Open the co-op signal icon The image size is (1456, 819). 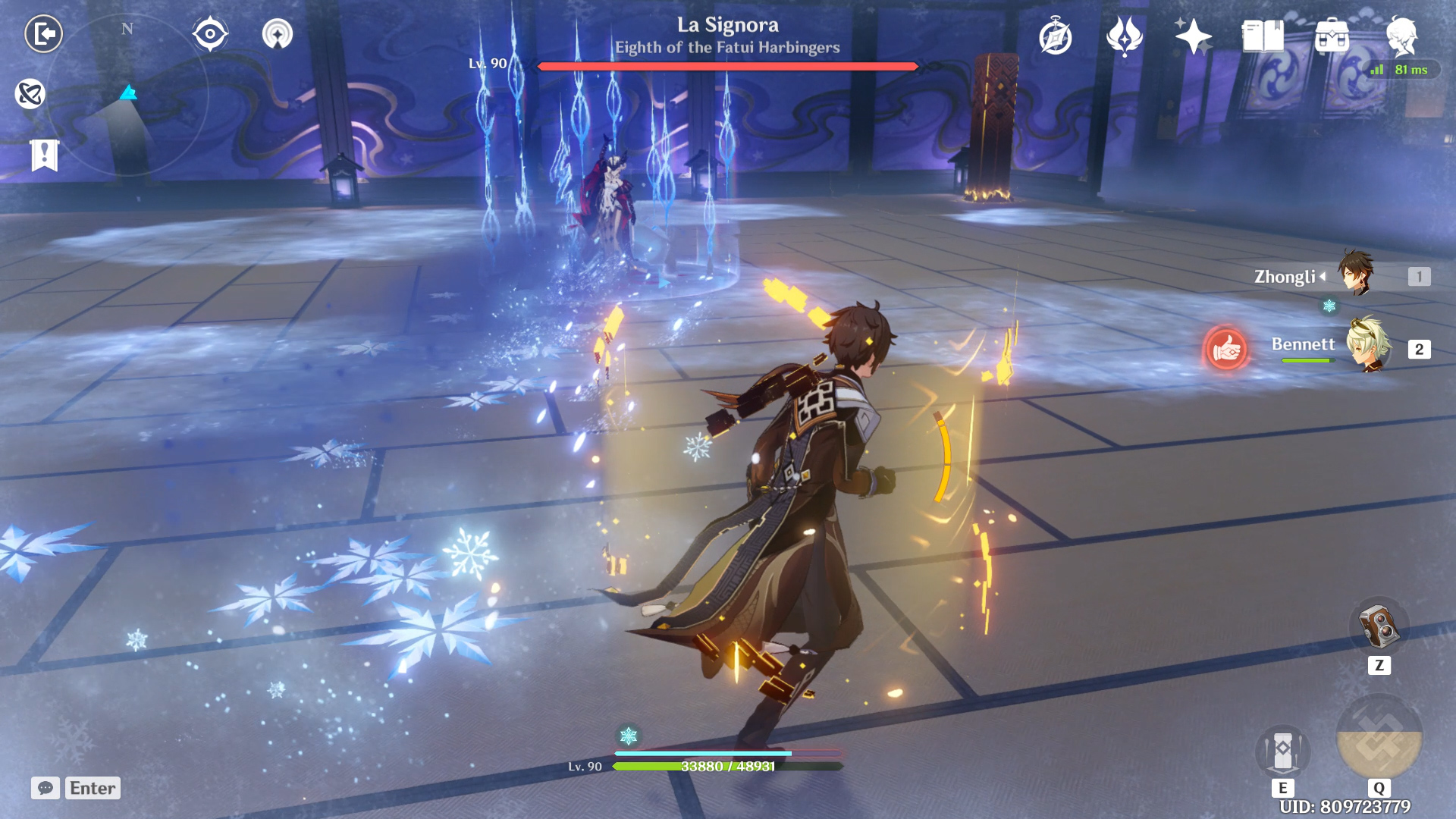pos(278,34)
